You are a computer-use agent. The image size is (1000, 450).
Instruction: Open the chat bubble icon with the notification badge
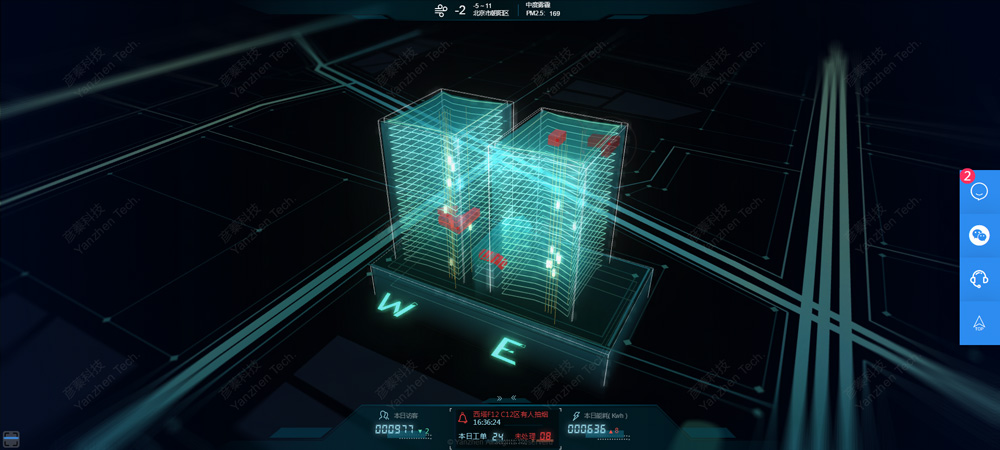tap(979, 192)
